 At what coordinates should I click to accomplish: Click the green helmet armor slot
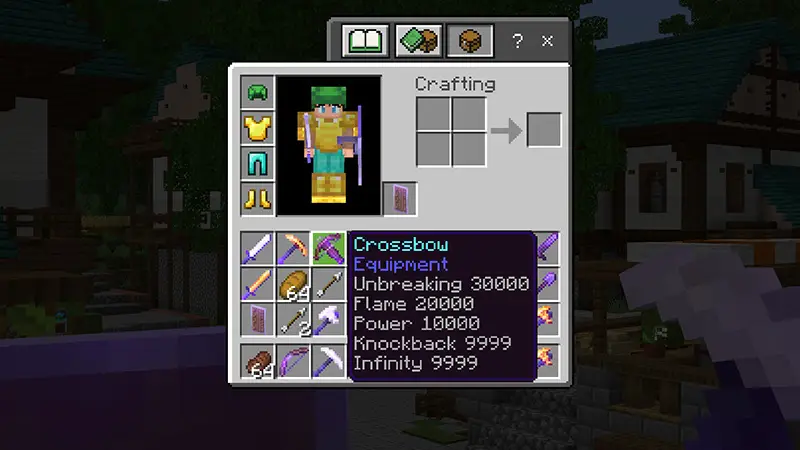[257, 92]
